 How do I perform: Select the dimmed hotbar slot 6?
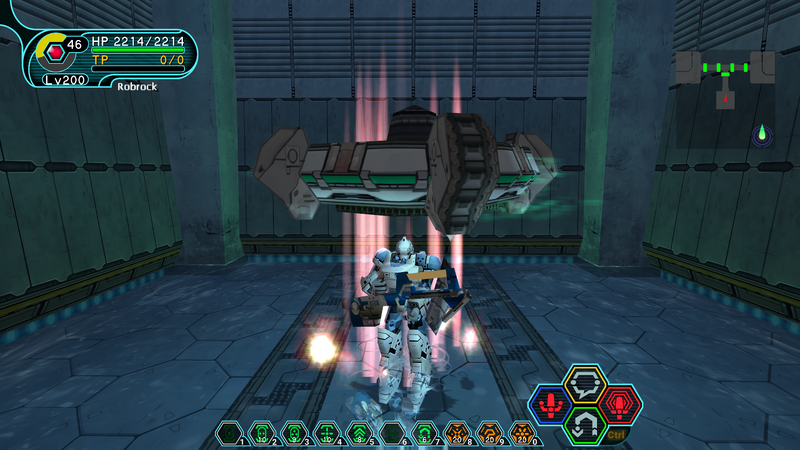tap(392, 433)
